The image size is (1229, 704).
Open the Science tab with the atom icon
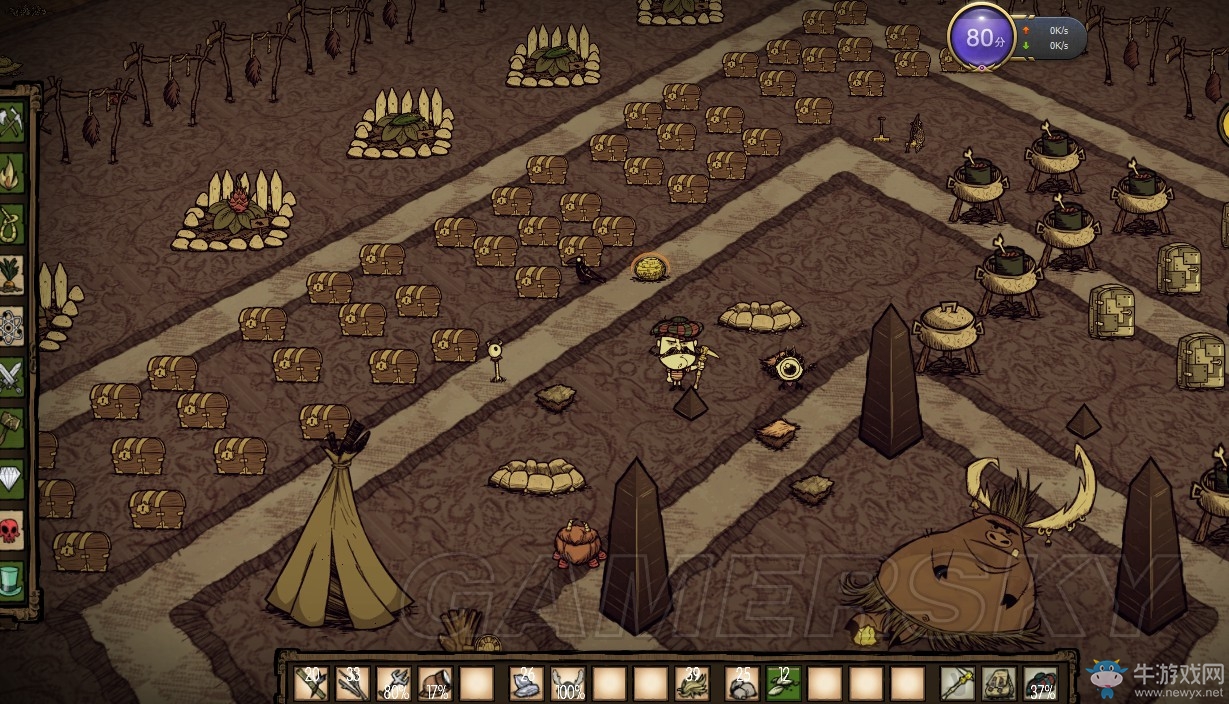13,325
